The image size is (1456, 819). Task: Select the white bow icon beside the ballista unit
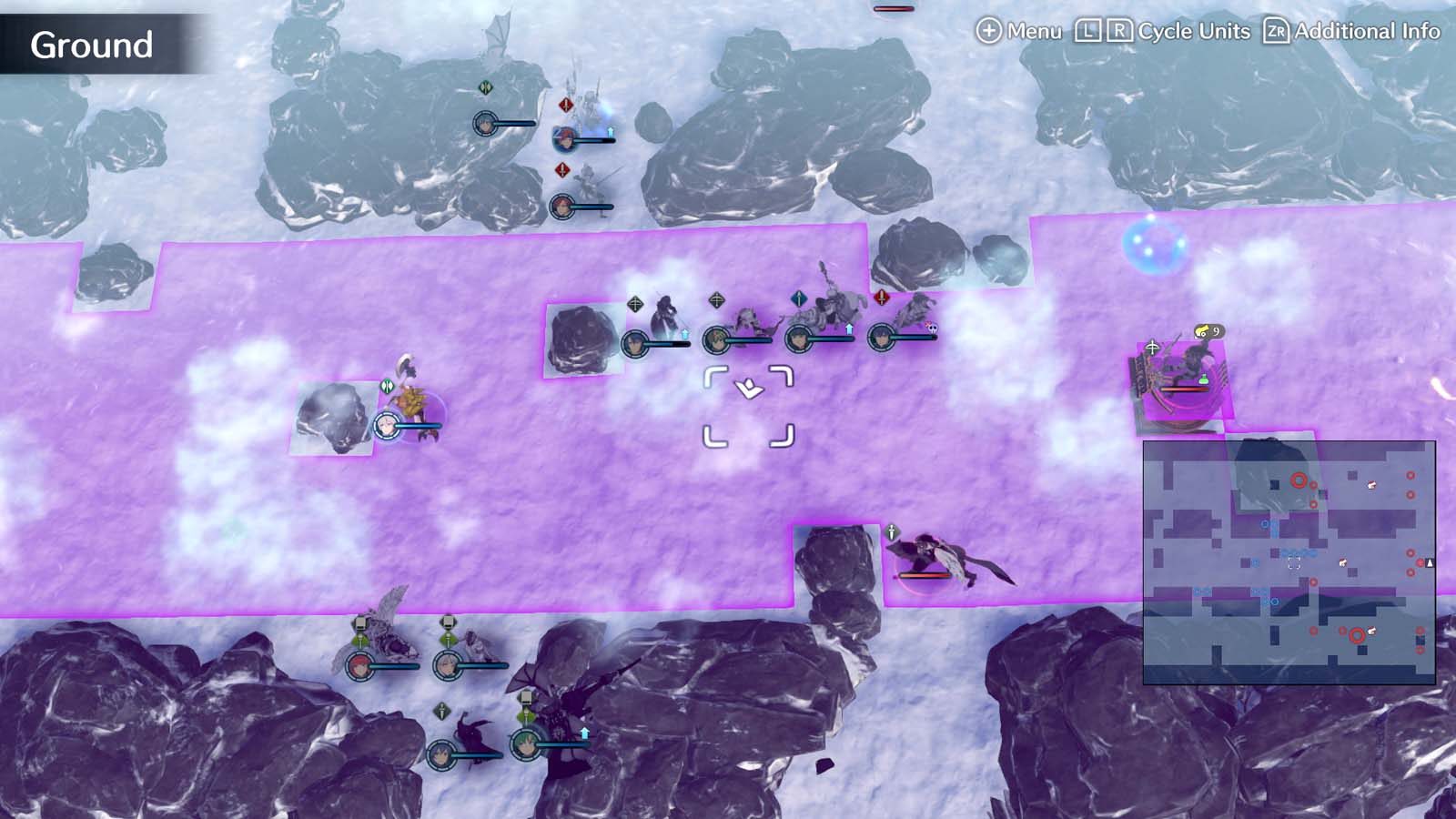click(x=1153, y=349)
